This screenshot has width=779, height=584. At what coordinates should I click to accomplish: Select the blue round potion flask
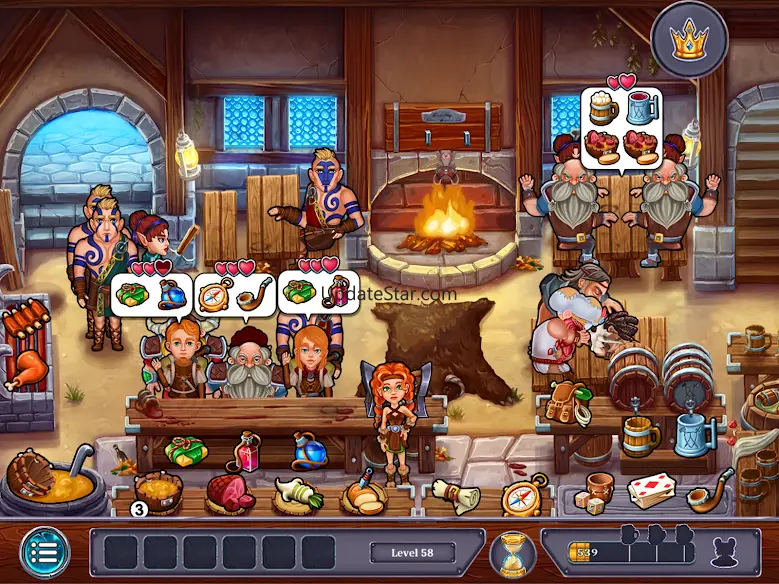pyautogui.click(x=307, y=451)
